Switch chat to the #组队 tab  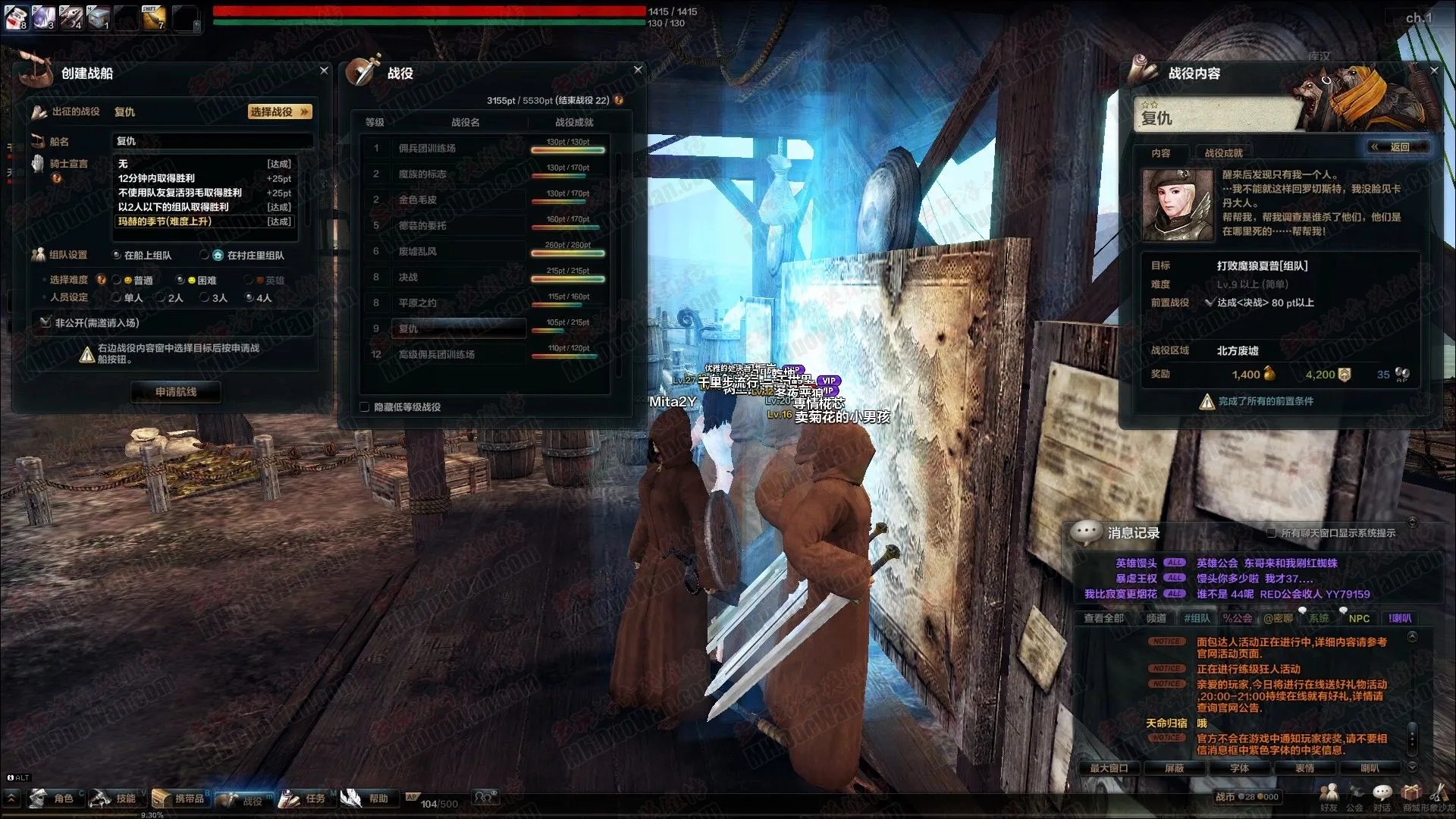point(1197,619)
